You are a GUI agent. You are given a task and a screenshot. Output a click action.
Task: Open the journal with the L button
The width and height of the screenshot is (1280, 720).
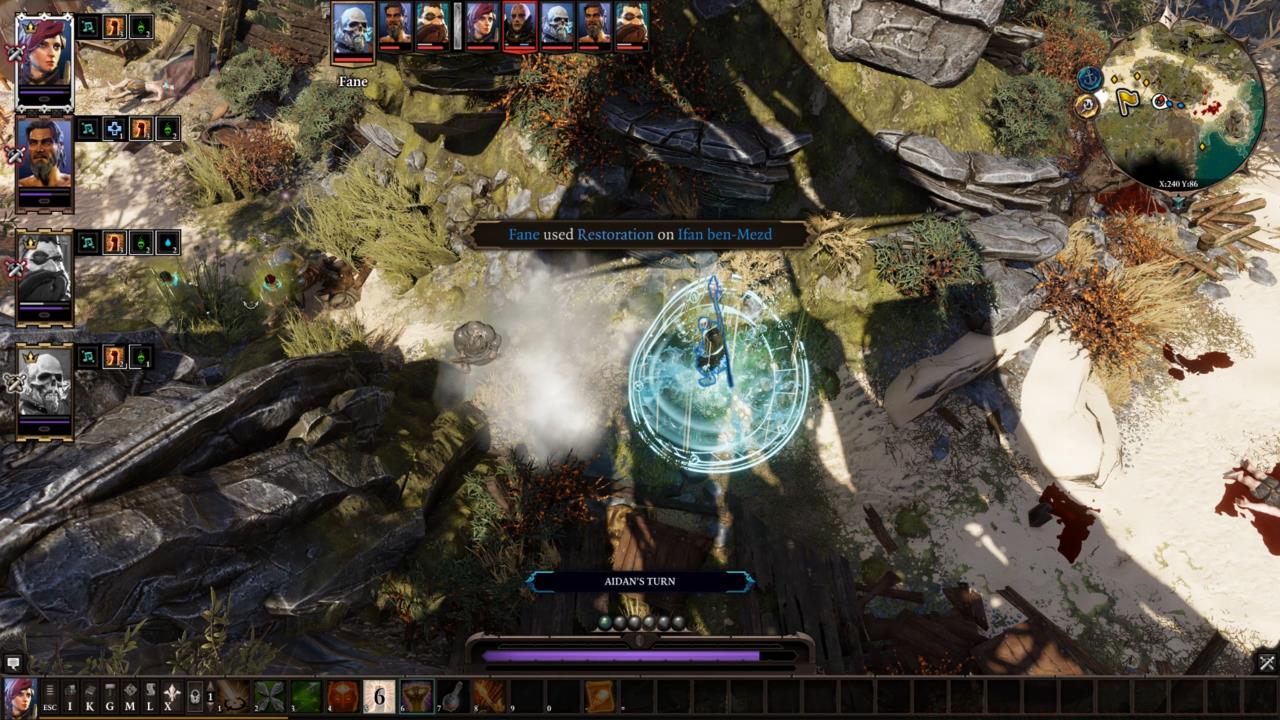click(150, 695)
